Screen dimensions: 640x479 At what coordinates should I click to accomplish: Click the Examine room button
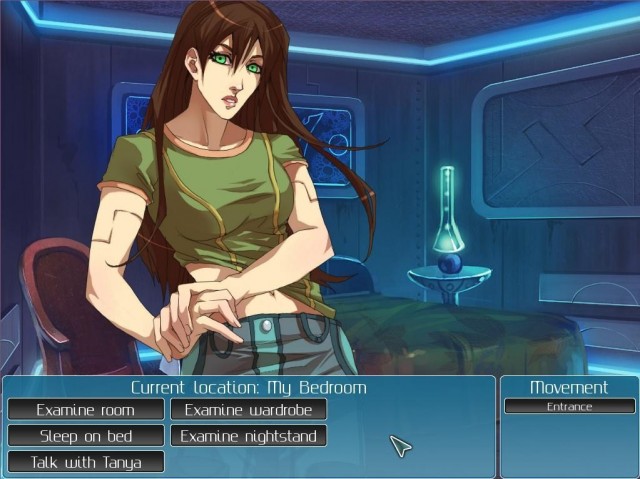[86, 409]
